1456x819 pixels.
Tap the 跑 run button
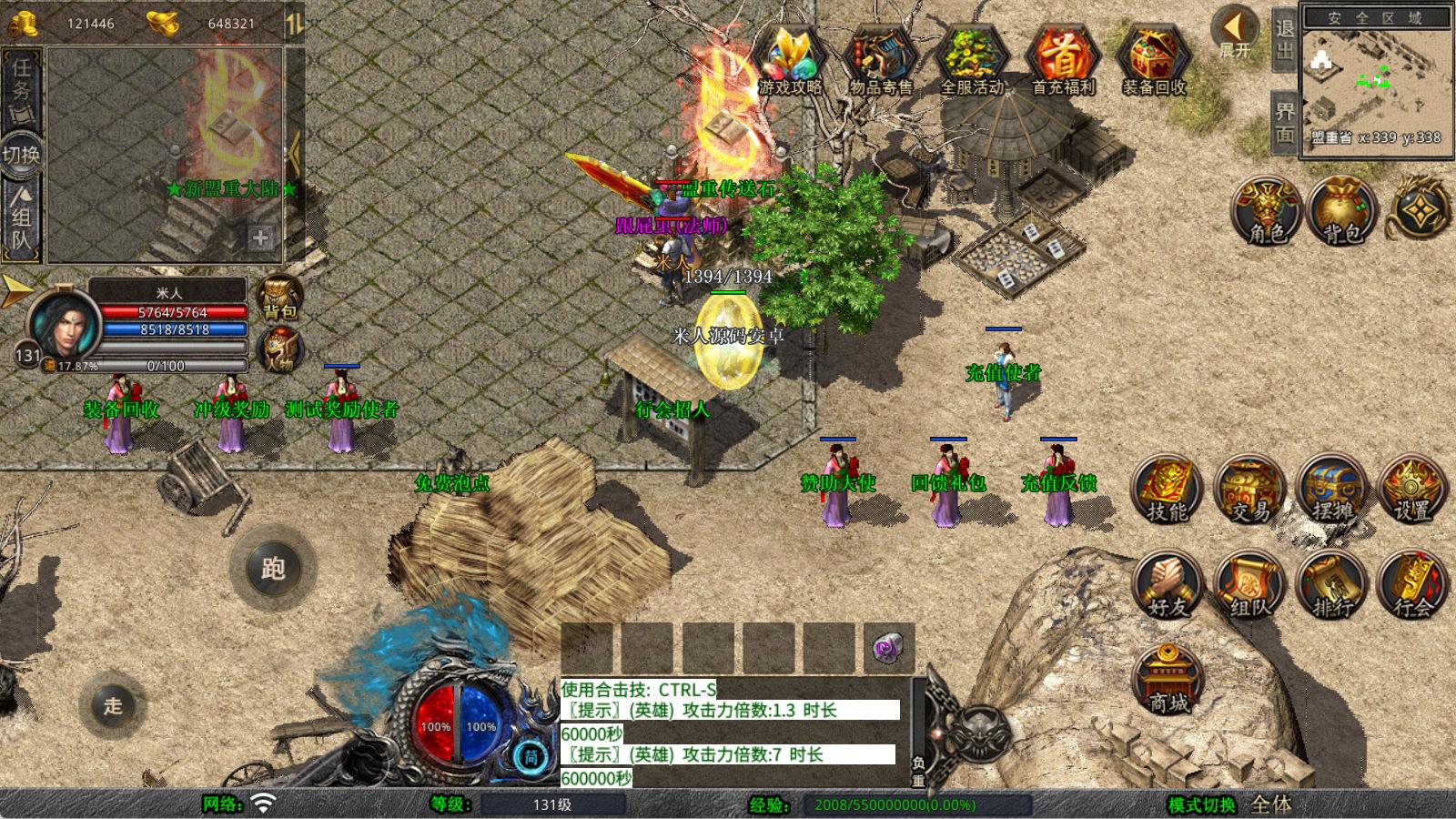point(273,569)
